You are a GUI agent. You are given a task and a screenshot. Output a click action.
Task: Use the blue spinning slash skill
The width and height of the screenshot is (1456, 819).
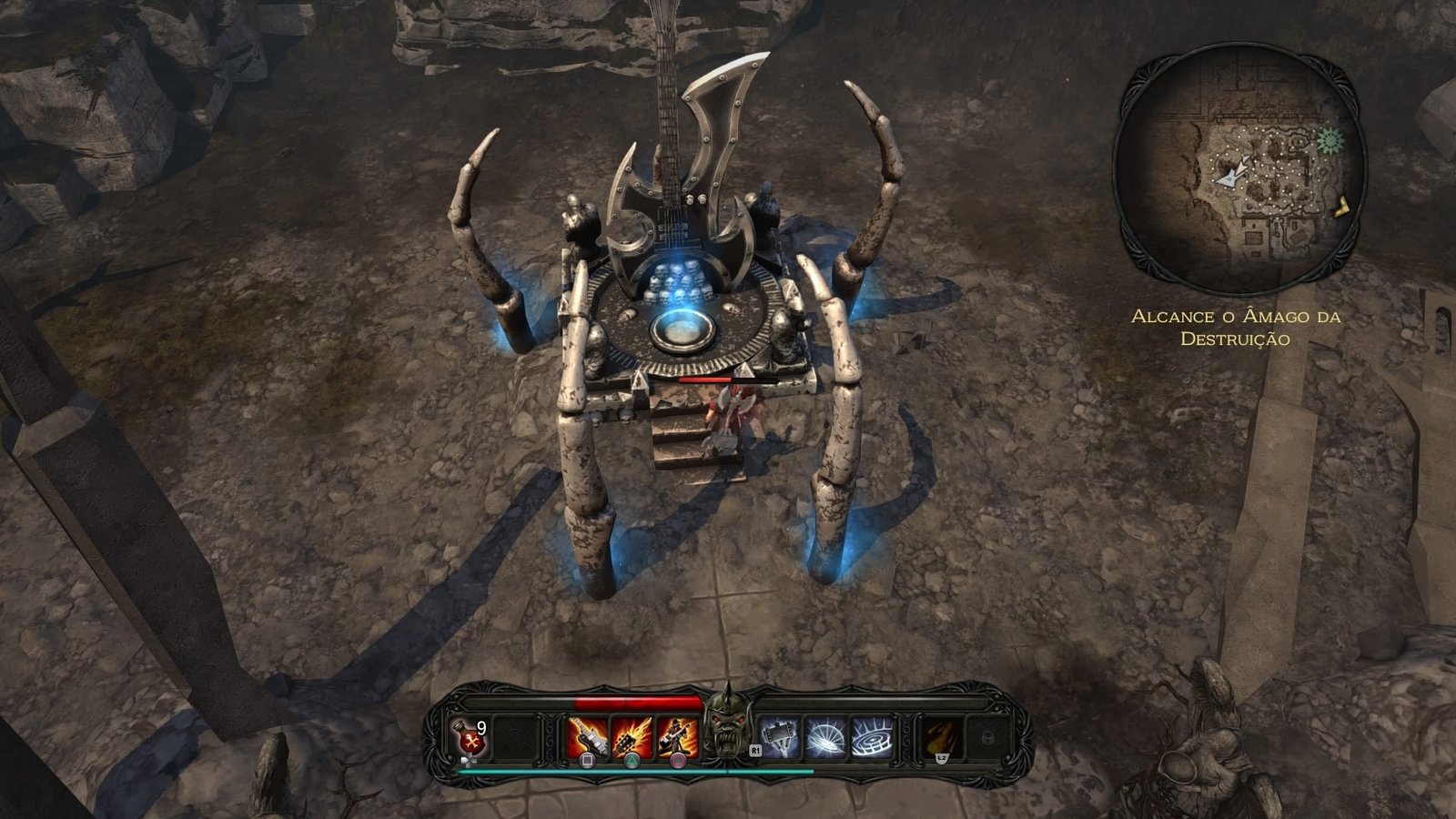(x=825, y=737)
